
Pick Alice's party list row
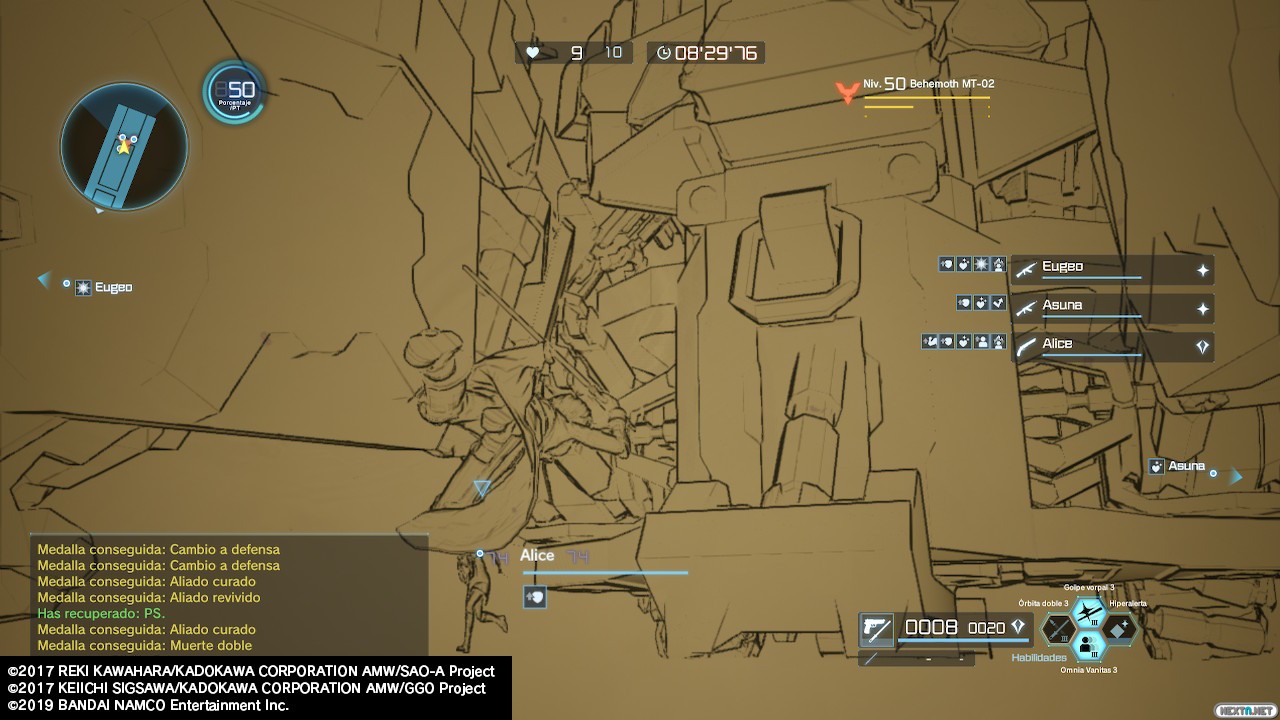[x=1112, y=346]
